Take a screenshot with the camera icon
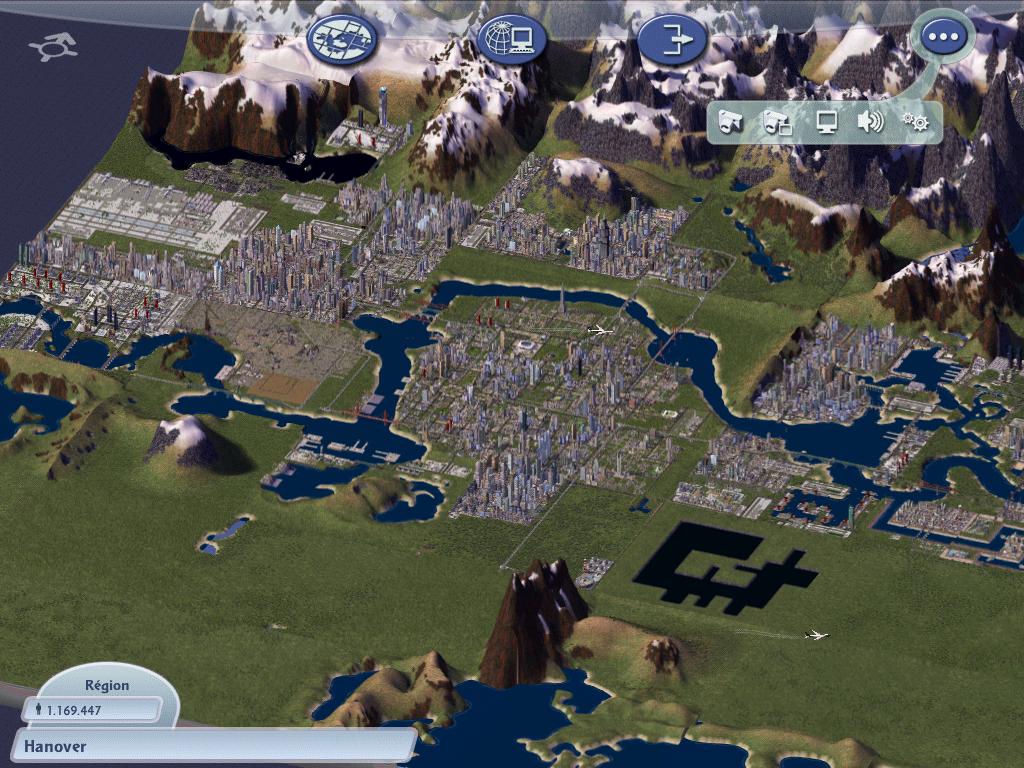The image size is (1024, 768). pos(732,122)
